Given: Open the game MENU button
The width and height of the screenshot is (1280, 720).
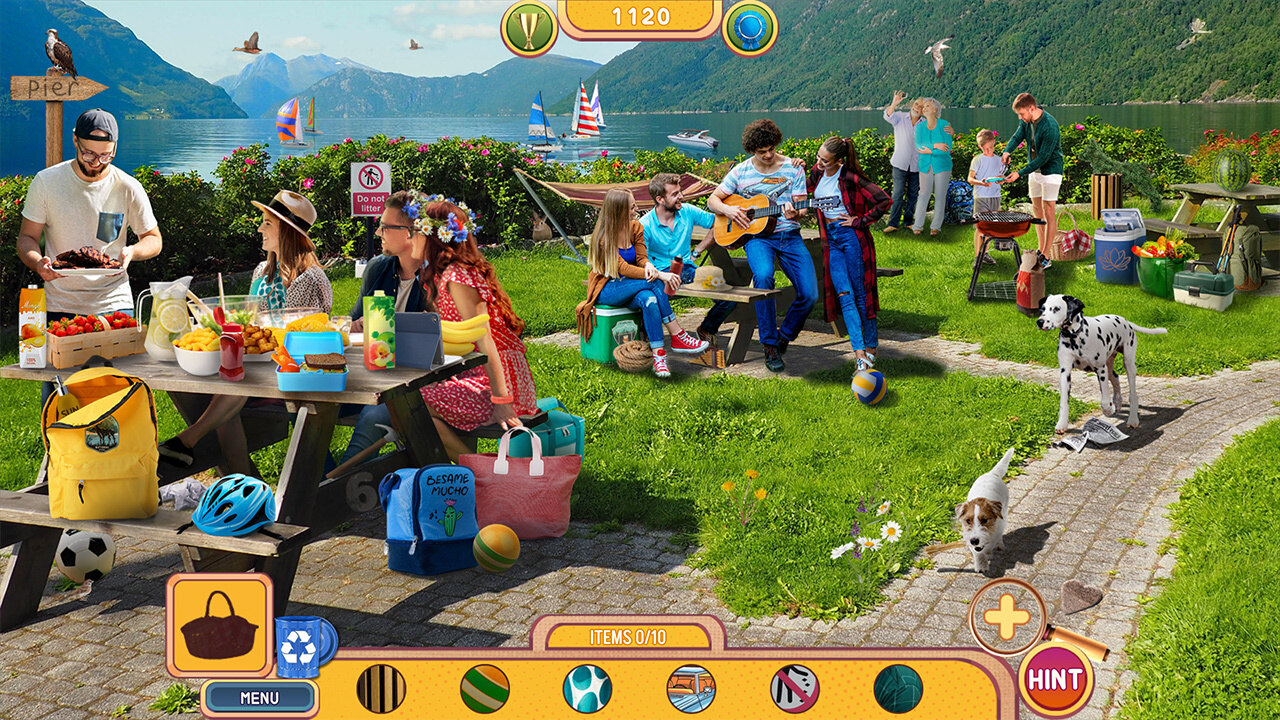Looking at the screenshot, I should click(x=259, y=697).
